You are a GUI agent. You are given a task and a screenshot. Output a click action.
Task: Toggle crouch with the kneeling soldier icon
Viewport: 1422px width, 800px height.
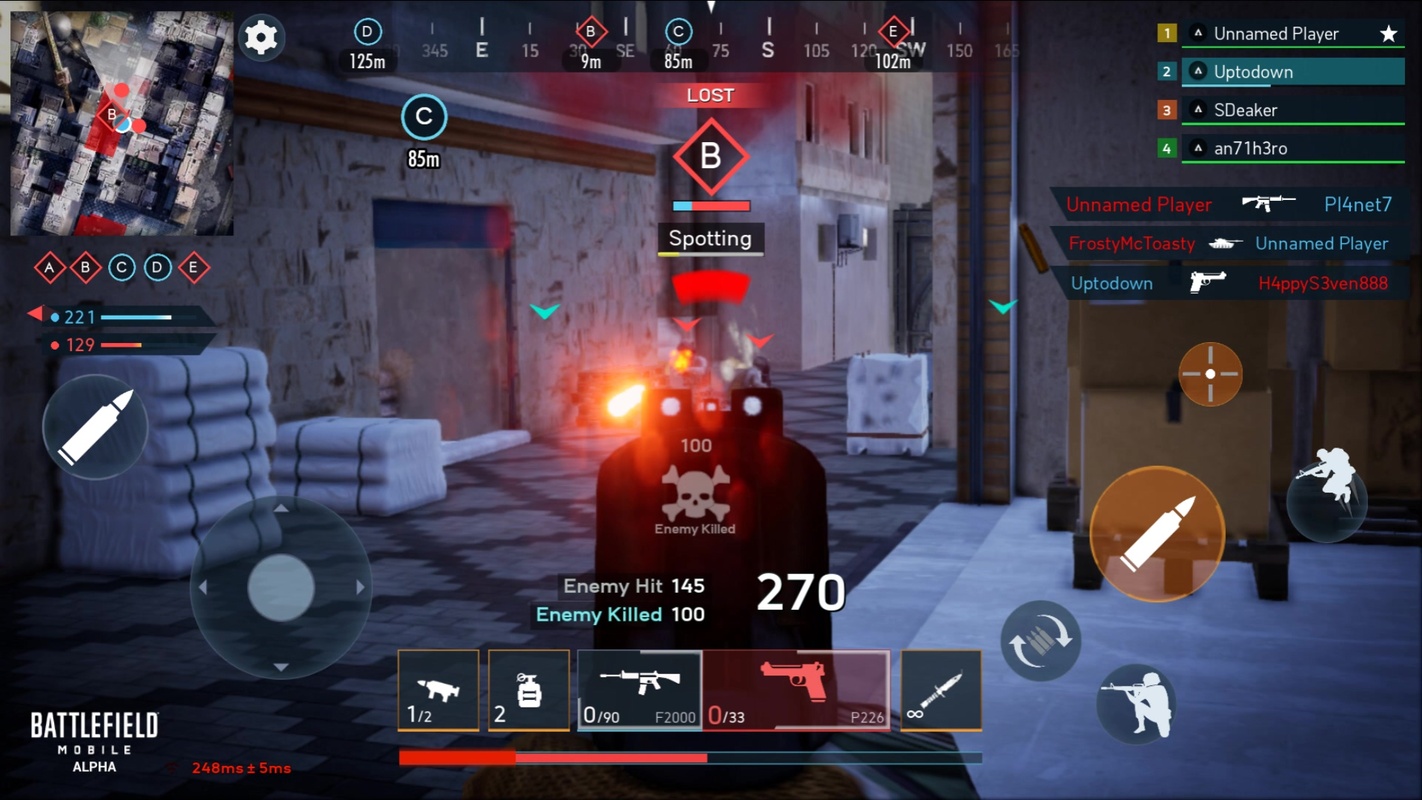point(1136,703)
